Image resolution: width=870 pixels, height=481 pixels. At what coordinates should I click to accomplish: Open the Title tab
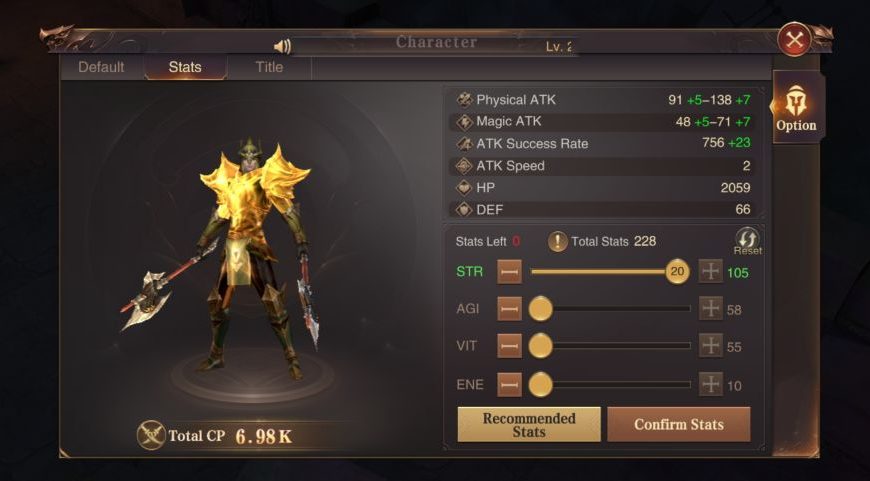269,67
